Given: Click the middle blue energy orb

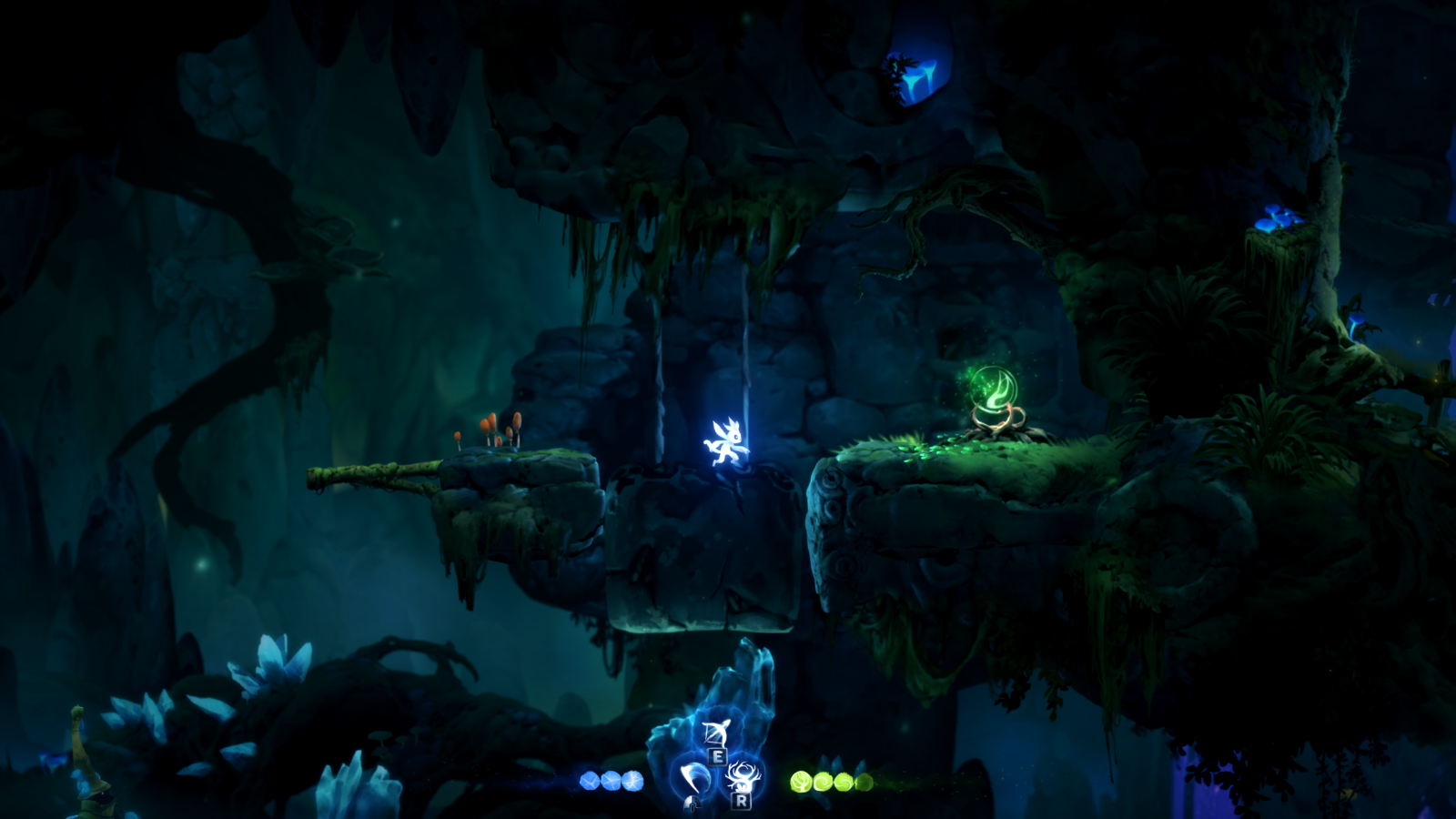Looking at the screenshot, I should 611,780.
